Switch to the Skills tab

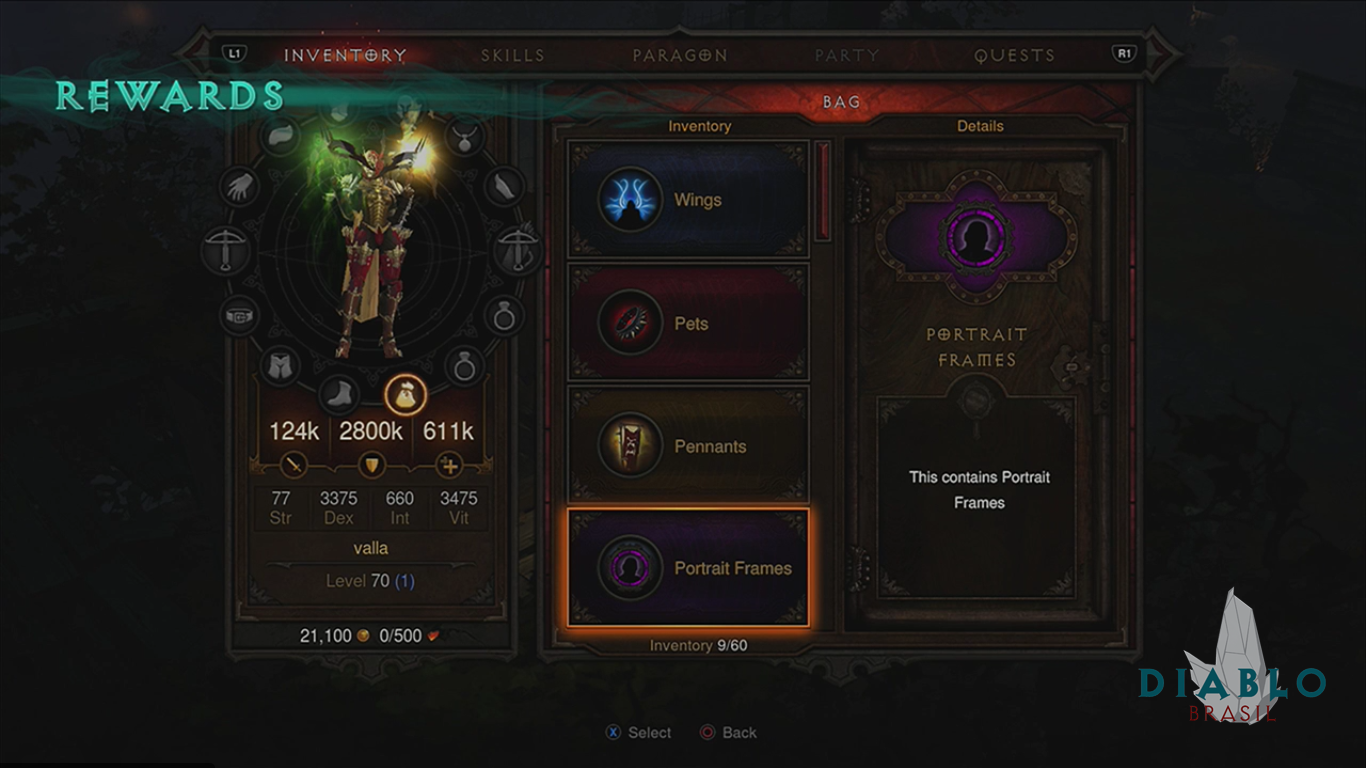tap(512, 55)
